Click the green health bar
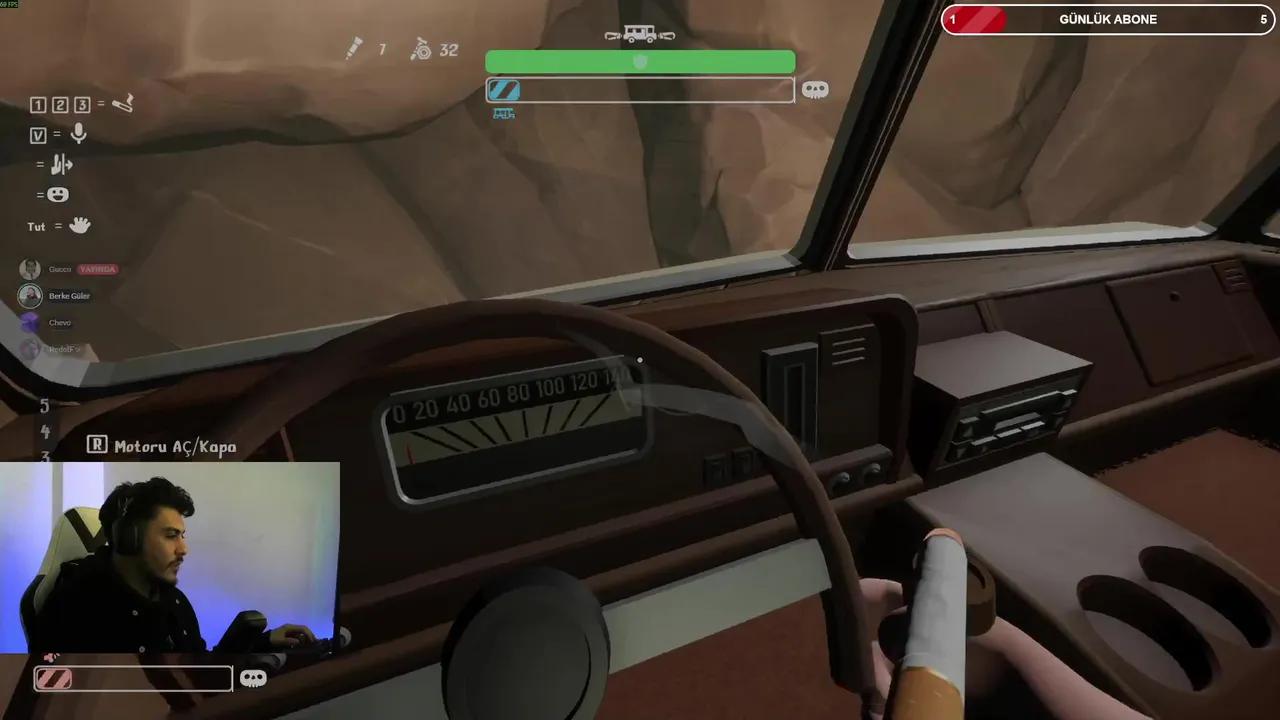1280x720 pixels. (640, 62)
